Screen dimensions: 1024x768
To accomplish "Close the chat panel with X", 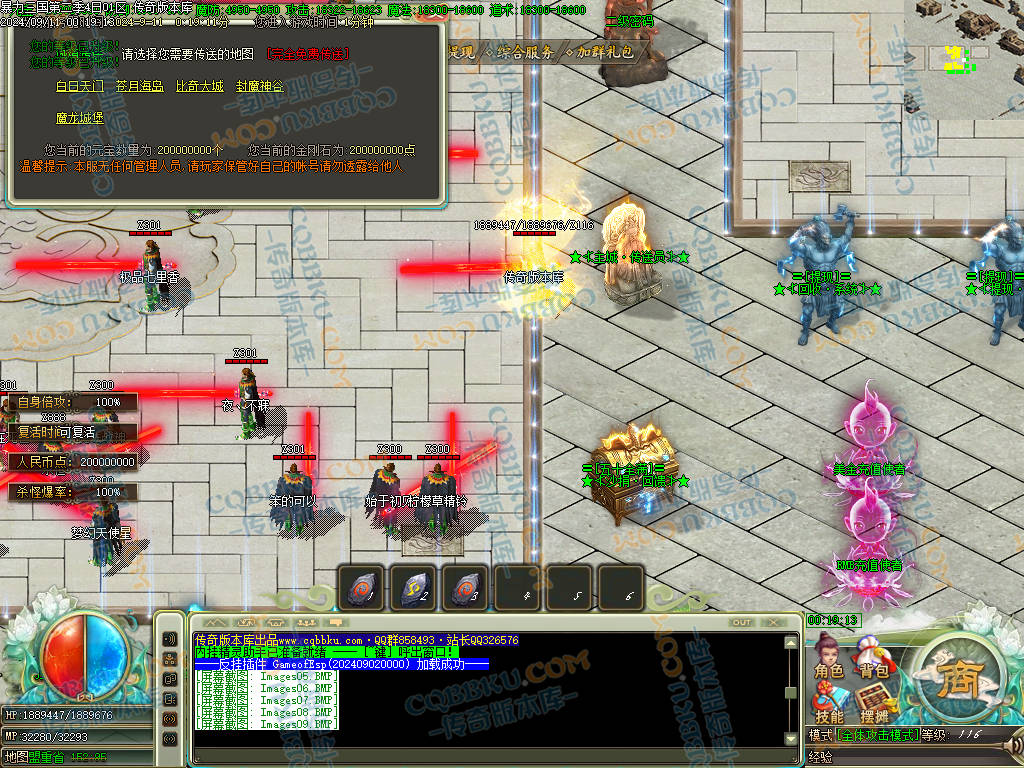I will point(772,623).
